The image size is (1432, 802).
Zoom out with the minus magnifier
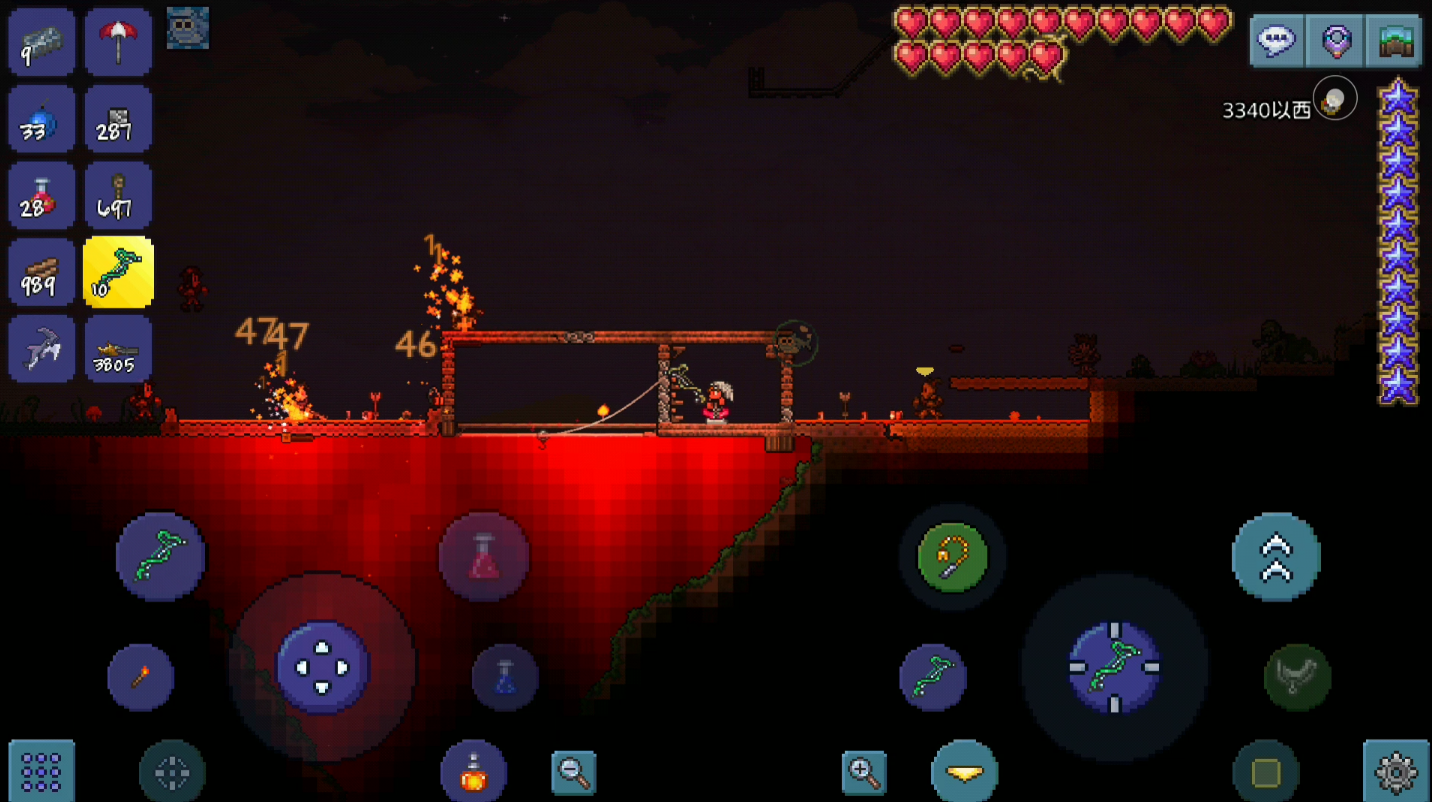point(574,771)
